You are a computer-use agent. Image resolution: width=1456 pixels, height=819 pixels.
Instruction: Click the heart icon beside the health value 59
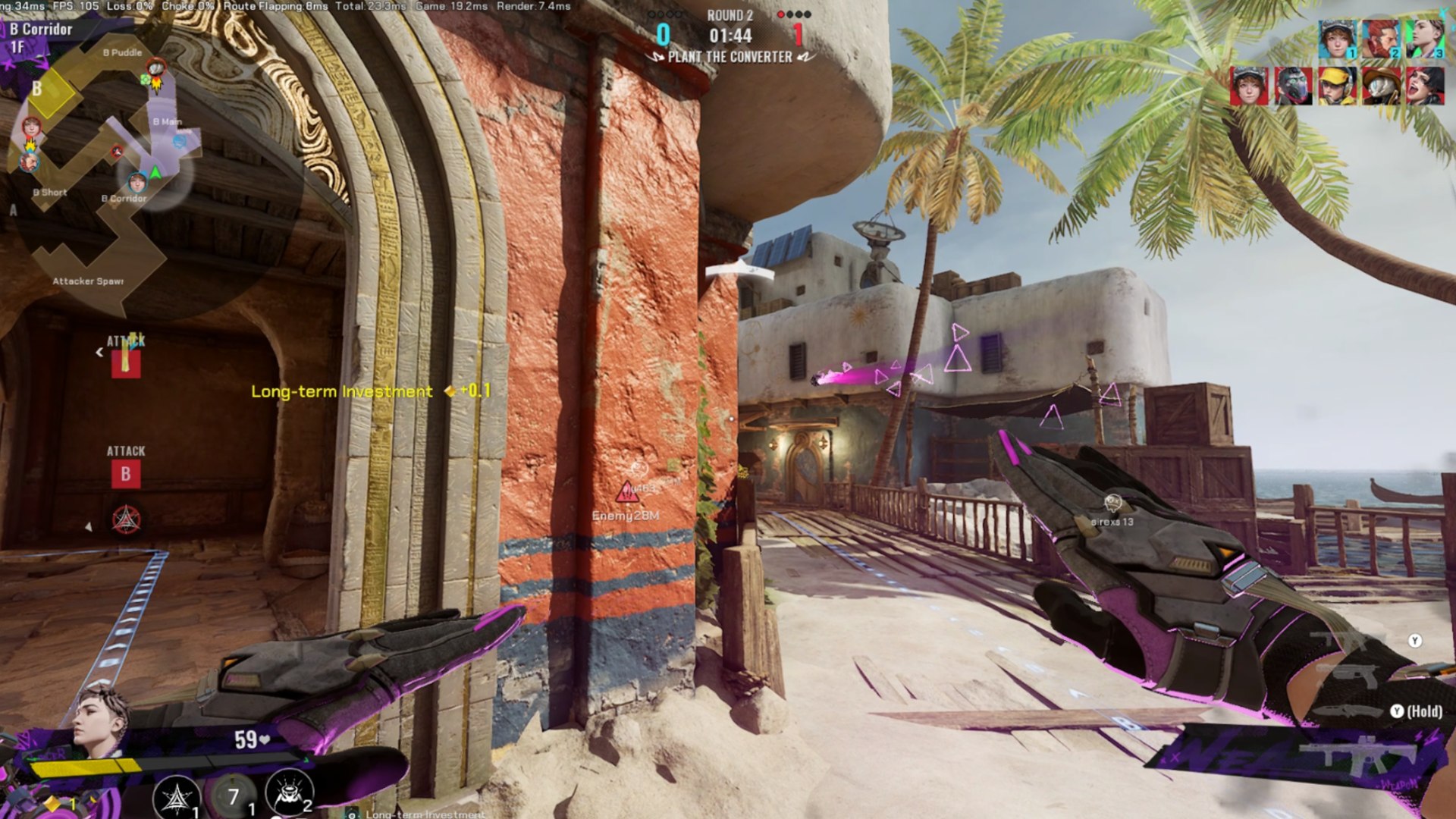pyautogui.click(x=263, y=738)
